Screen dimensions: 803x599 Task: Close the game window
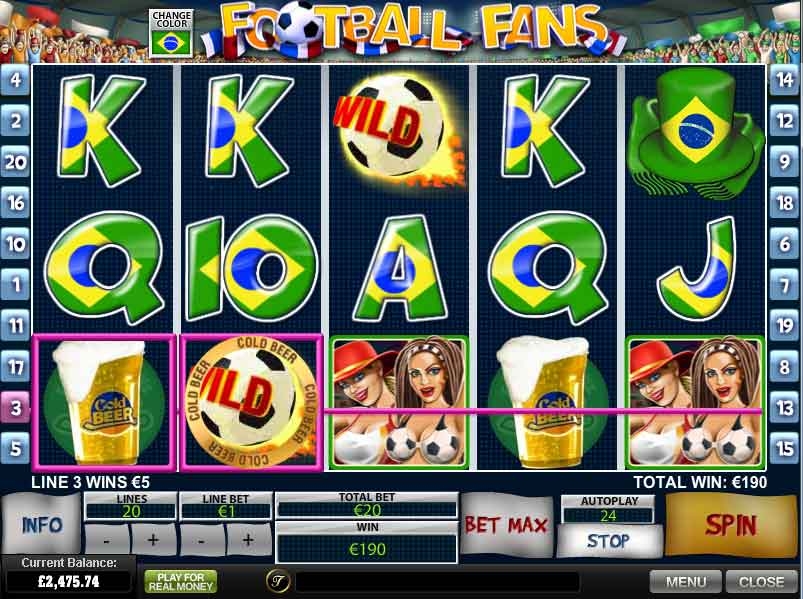click(761, 581)
